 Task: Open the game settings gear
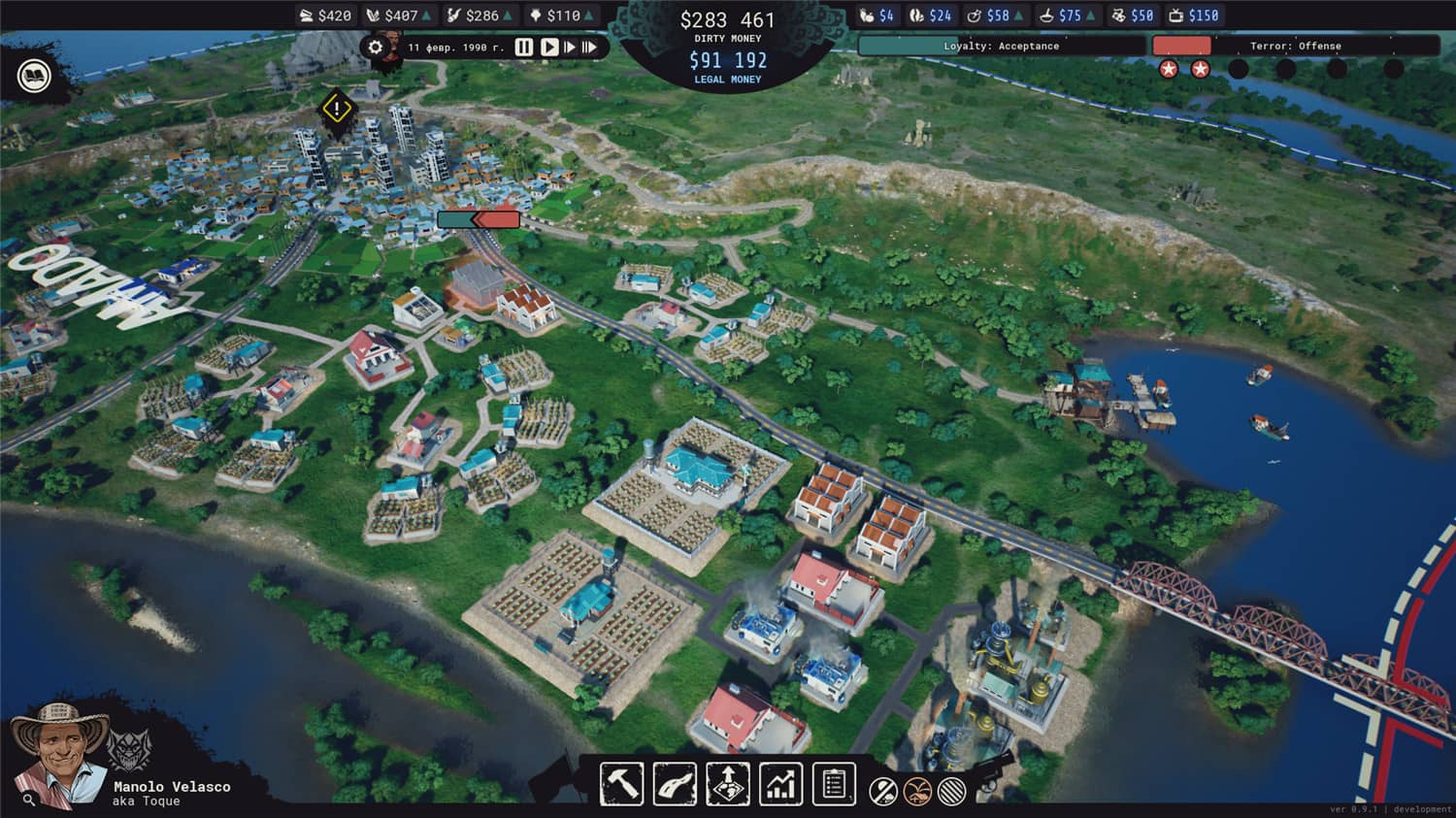[376, 47]
